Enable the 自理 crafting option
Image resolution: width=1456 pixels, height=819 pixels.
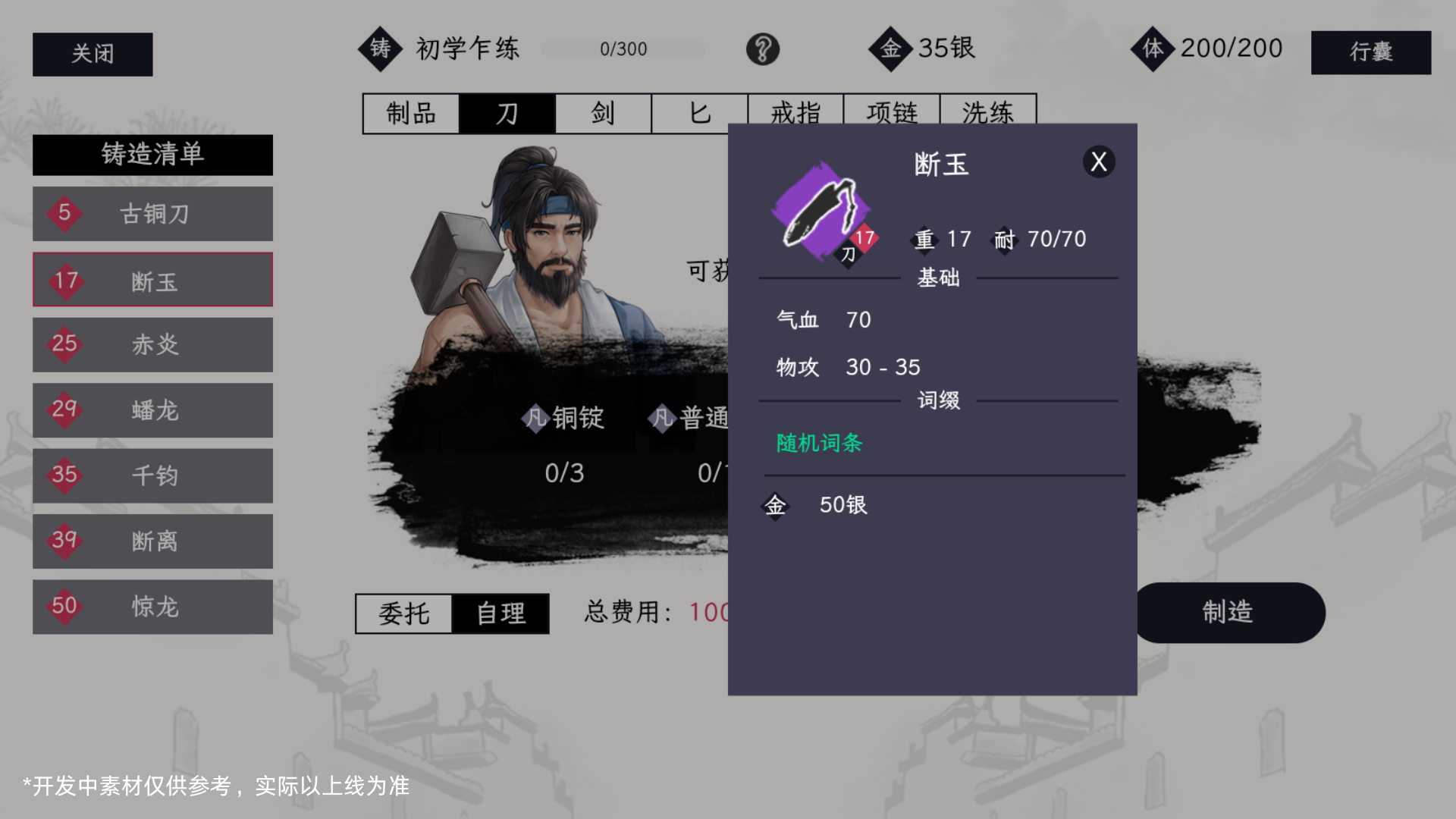coord(500,614)
